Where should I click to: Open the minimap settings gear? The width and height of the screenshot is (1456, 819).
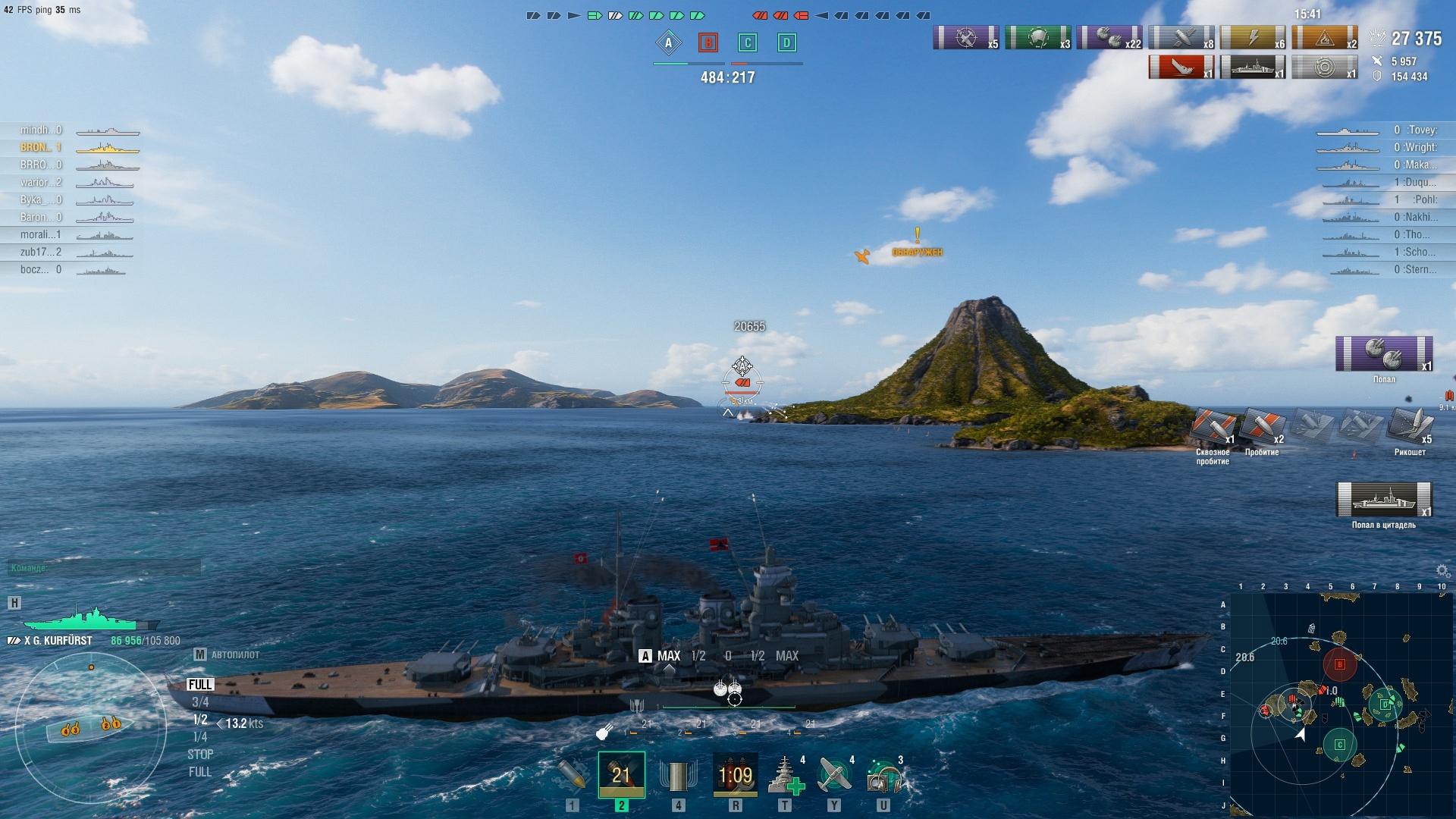tap(1442, 571)
